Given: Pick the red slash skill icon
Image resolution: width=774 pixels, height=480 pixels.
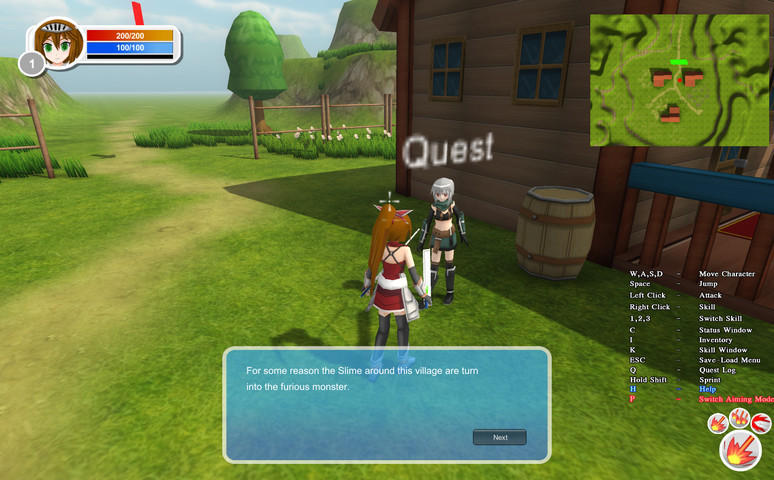Looking at the screenshot, I should pos(761,424).
